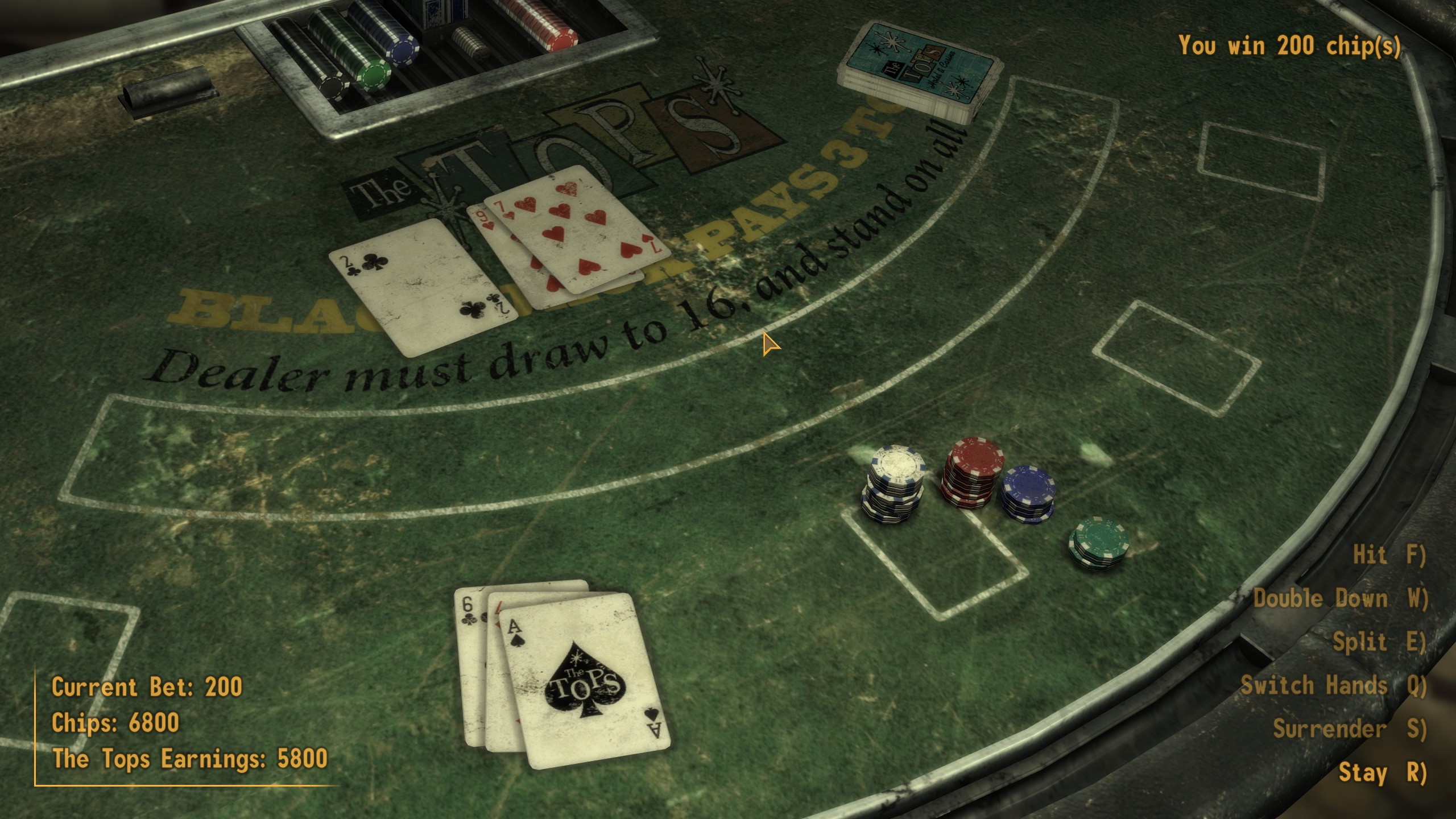Choose the Hit action
Viewport: 1456px width, 819px height.
(x=1389, y=555)
